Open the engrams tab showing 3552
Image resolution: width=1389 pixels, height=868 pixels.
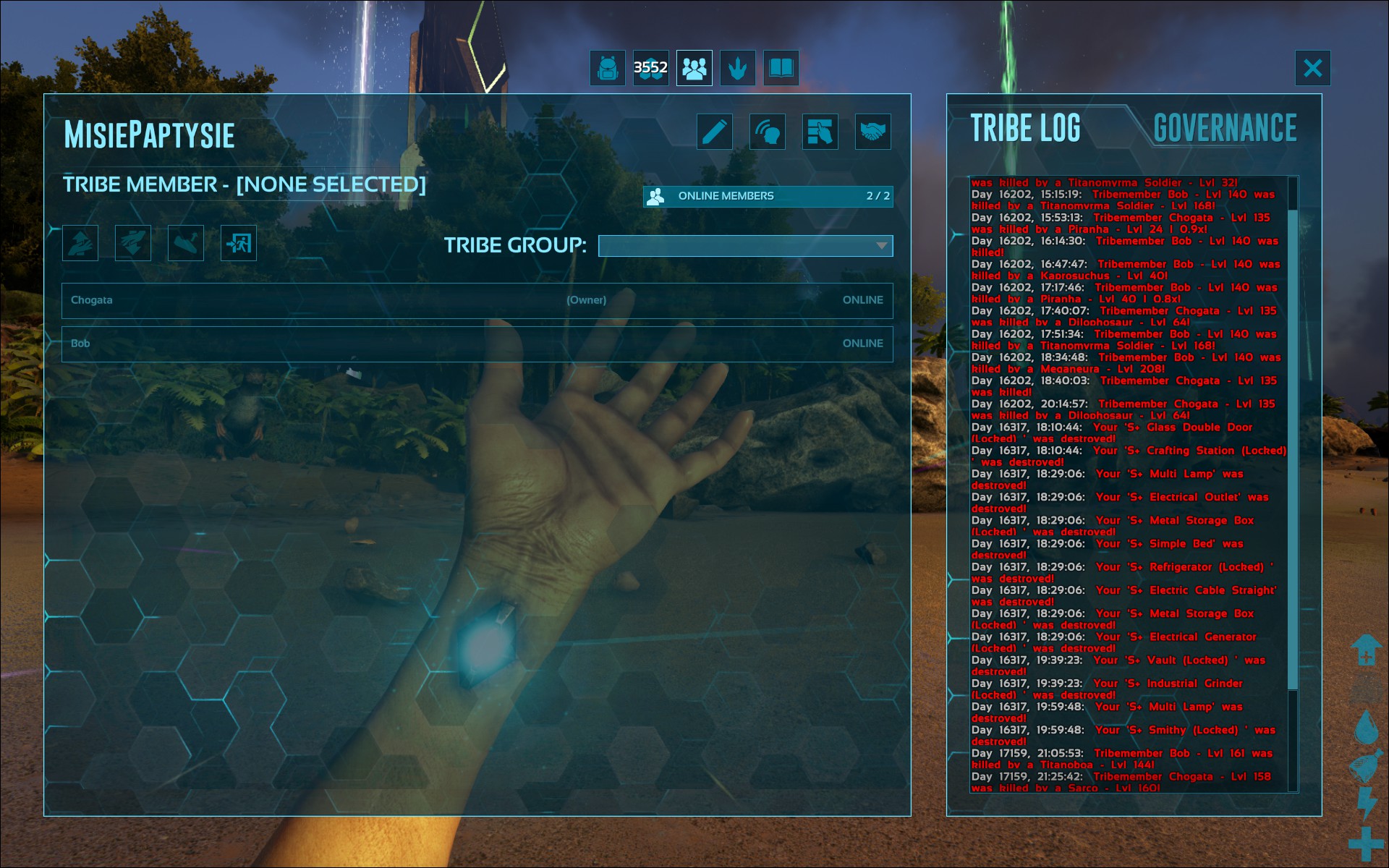[651, 68]
